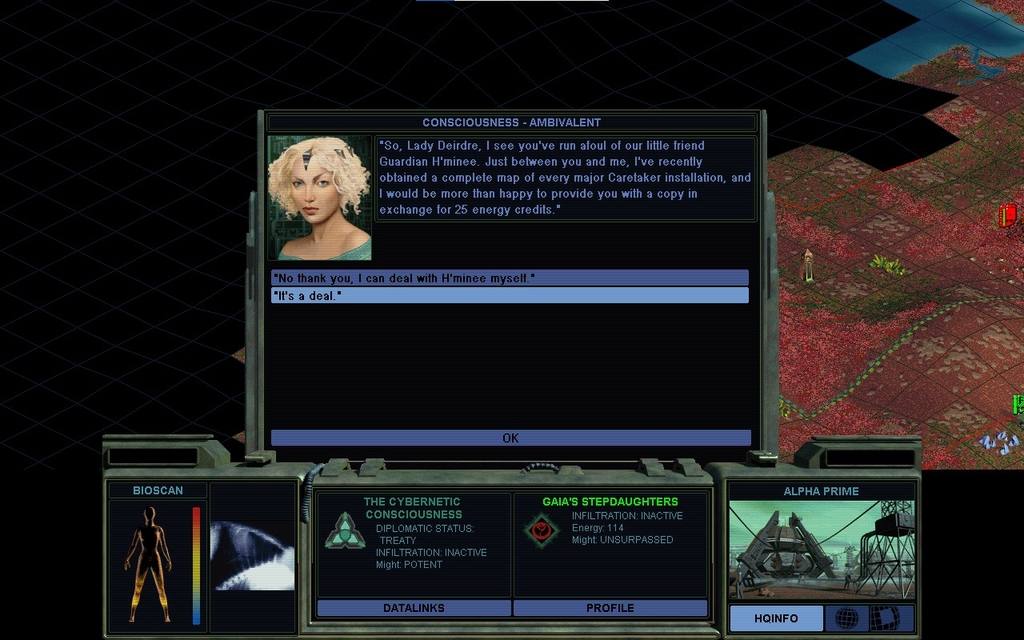Select the Alpha Prime base picture
This screenshot has height=640, width=1024.
tap(821, 550)
